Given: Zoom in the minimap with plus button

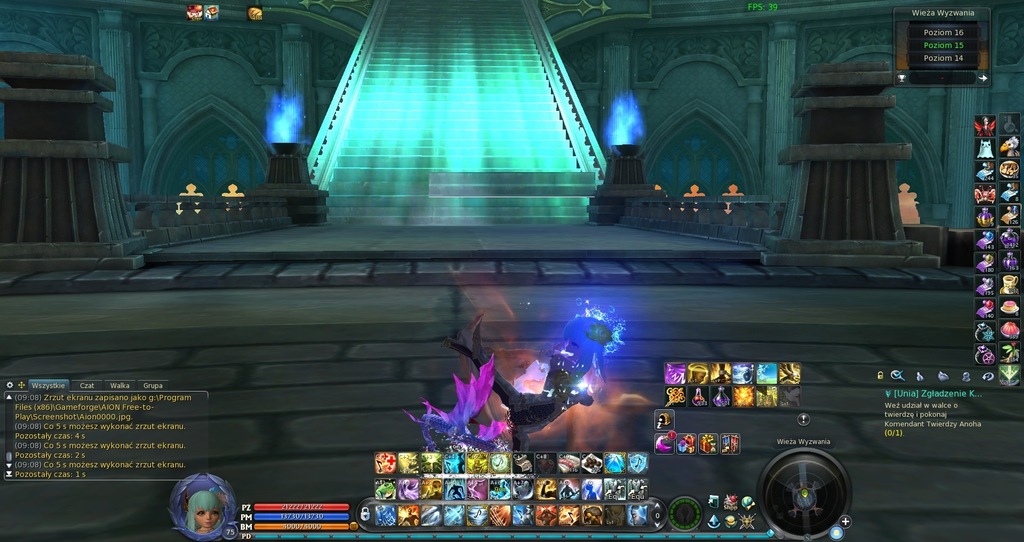Looking at the screenshot, I should (846, 521).
